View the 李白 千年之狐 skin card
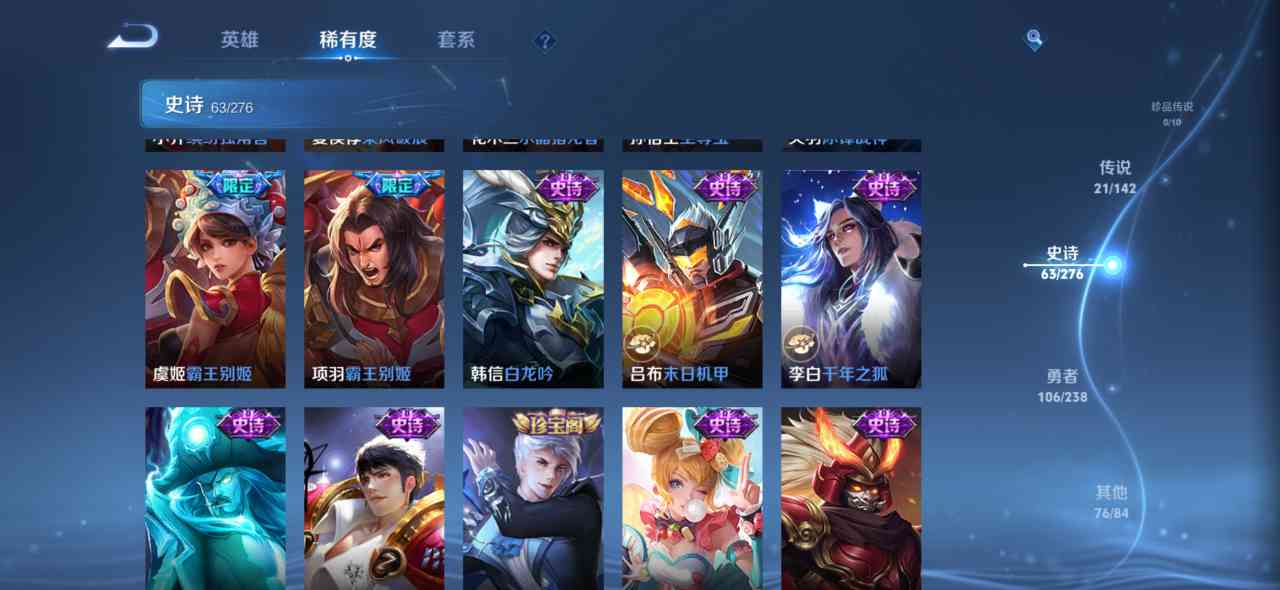 pos(851,278)
